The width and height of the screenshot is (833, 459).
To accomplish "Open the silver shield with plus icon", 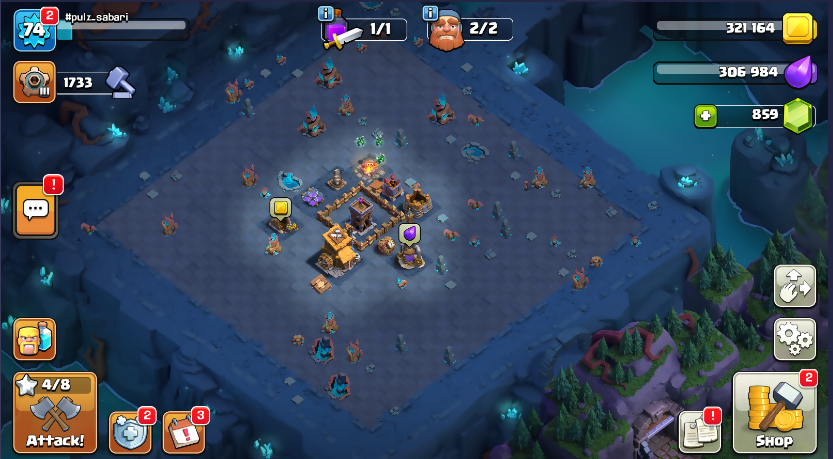I will [129, 432].
